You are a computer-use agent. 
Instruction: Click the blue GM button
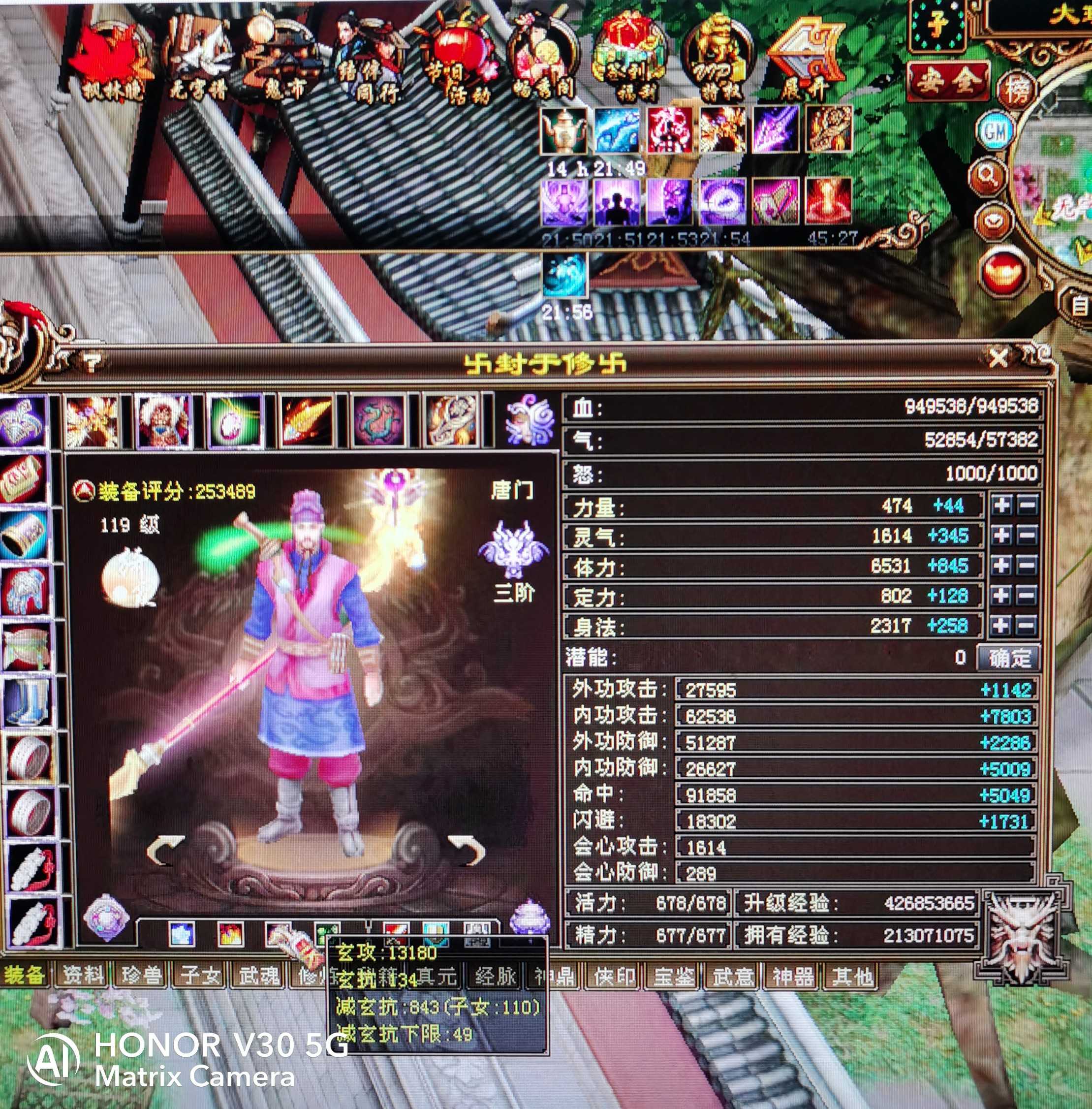995,132
